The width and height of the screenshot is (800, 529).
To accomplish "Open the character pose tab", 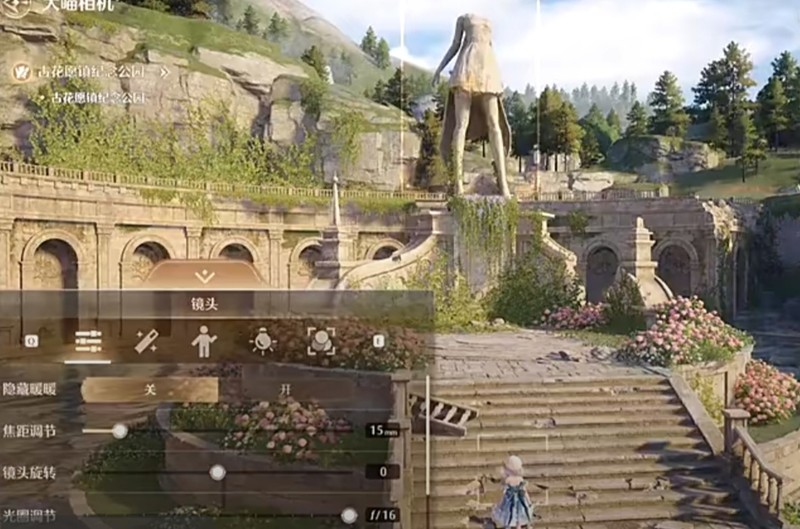I will click(x=204, y=342).
